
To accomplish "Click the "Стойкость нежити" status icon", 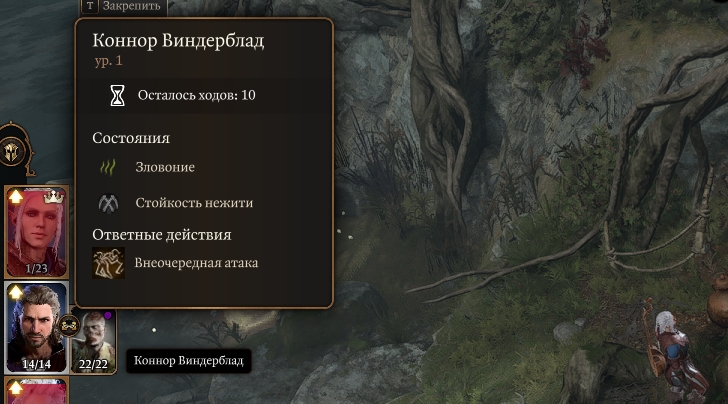I will coord(108,203).
